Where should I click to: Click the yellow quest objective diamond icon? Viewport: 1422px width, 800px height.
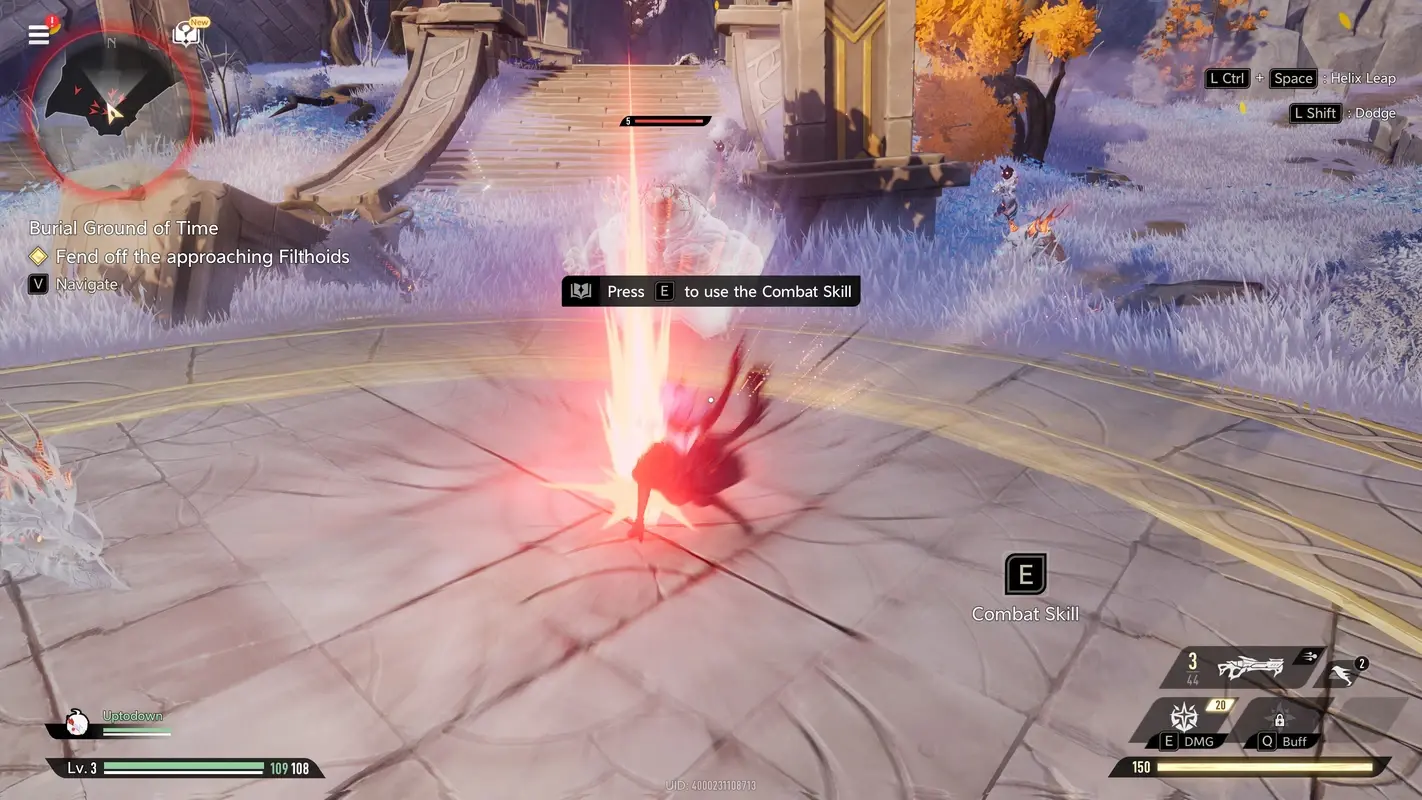tap(38, 256)
